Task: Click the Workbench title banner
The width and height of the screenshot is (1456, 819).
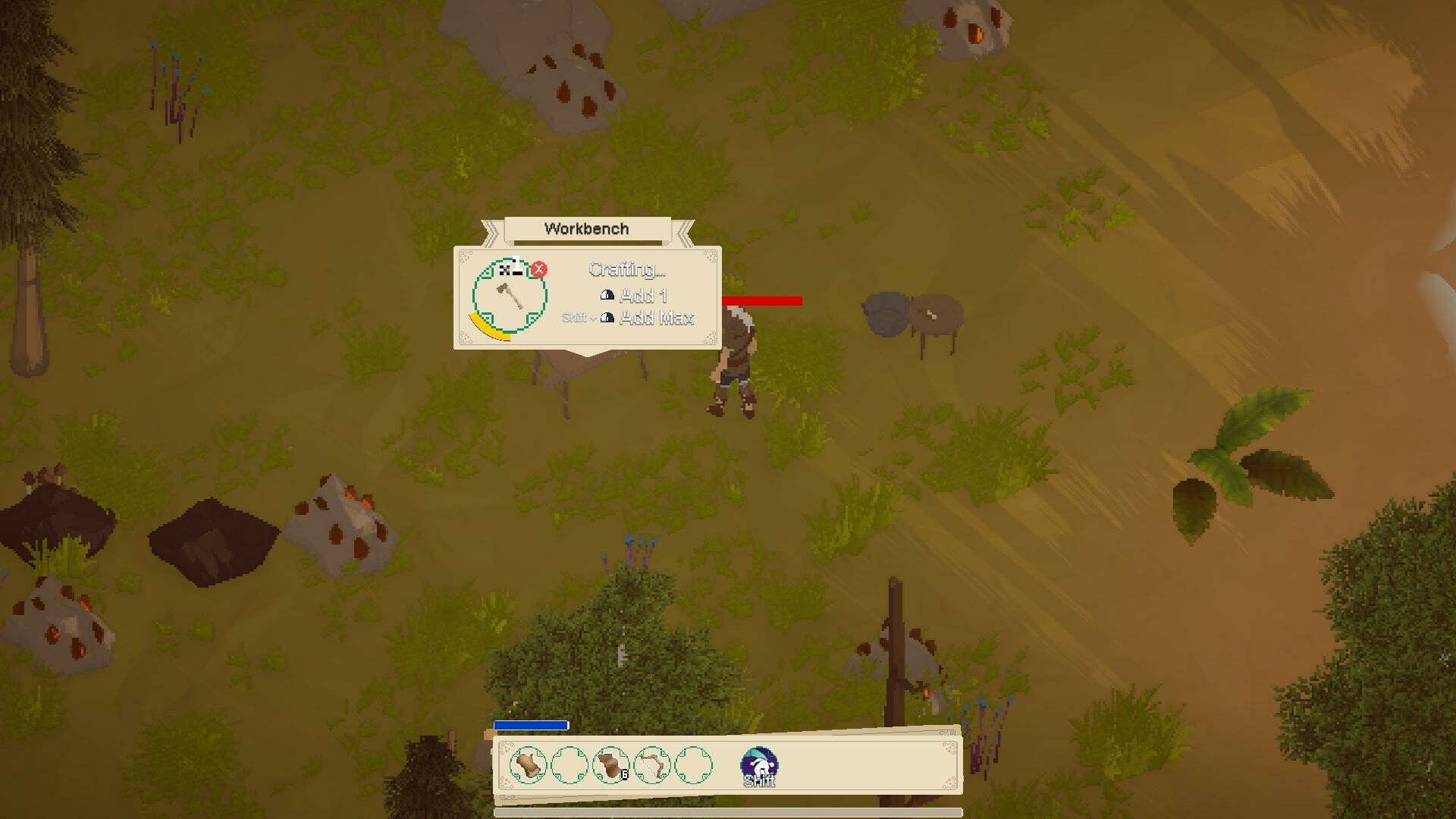Action: click(585, 228)
